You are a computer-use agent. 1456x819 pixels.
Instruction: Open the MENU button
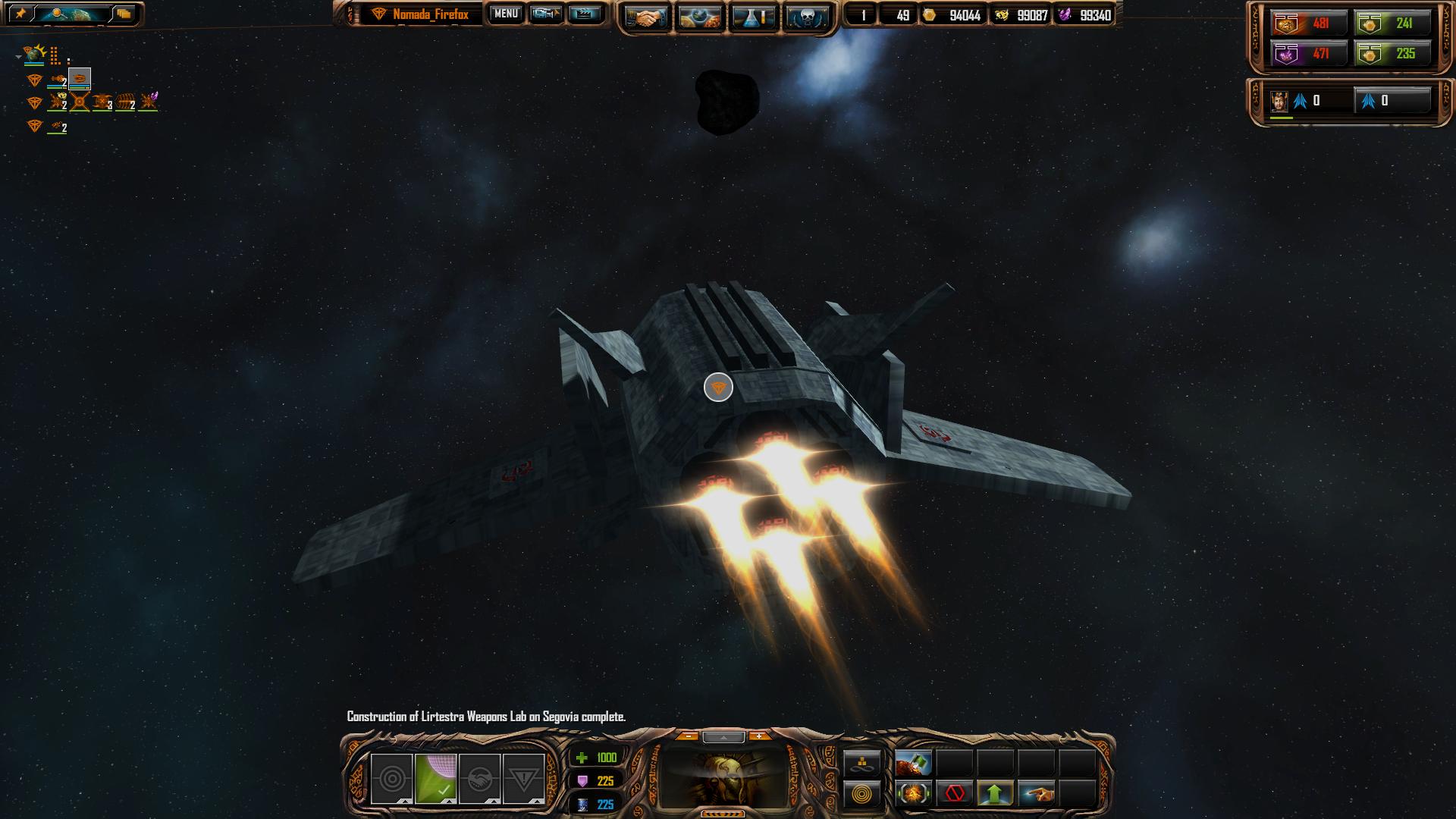tap(506, 14)
